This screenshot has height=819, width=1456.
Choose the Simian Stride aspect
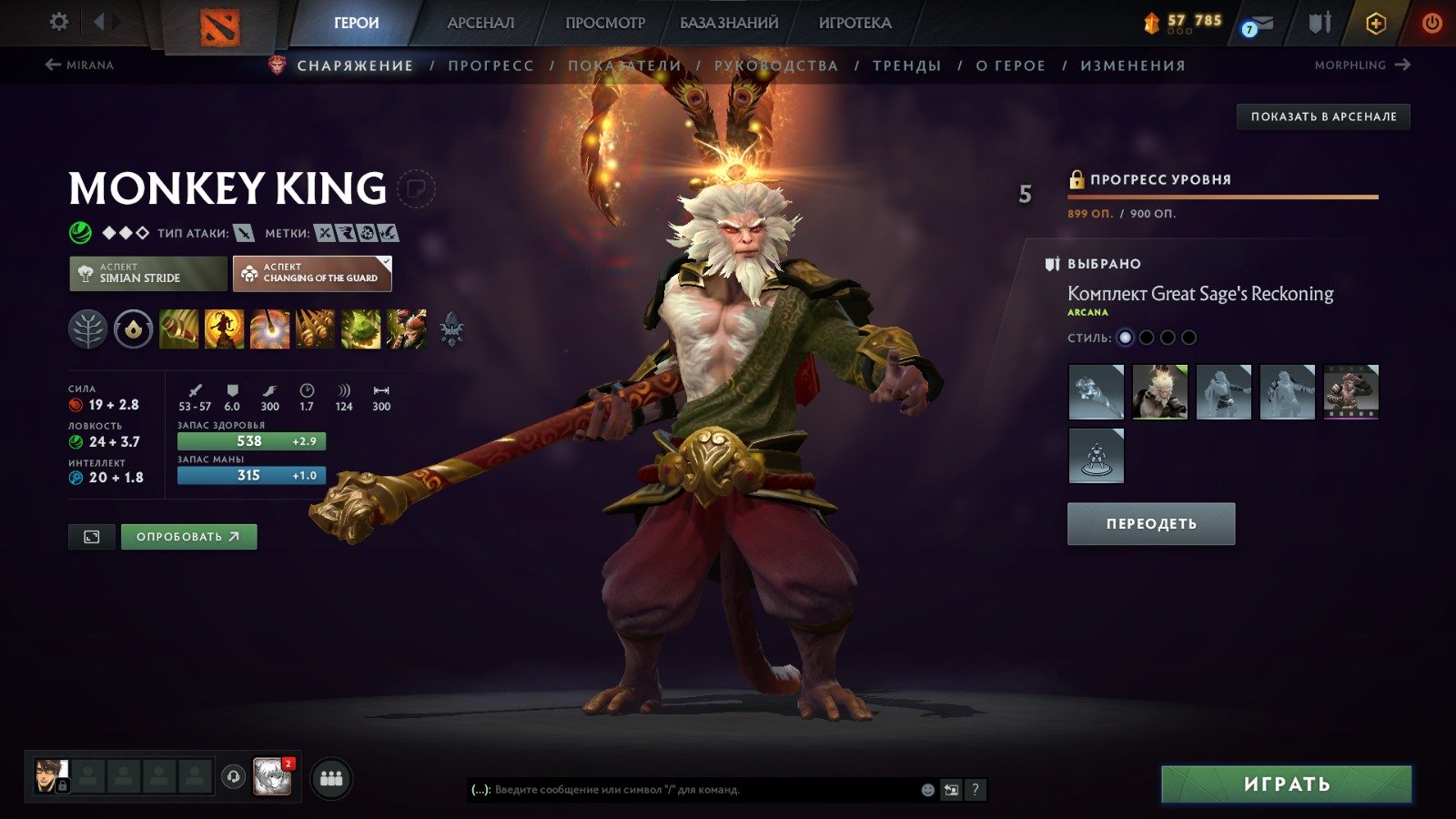click(148, 273)
